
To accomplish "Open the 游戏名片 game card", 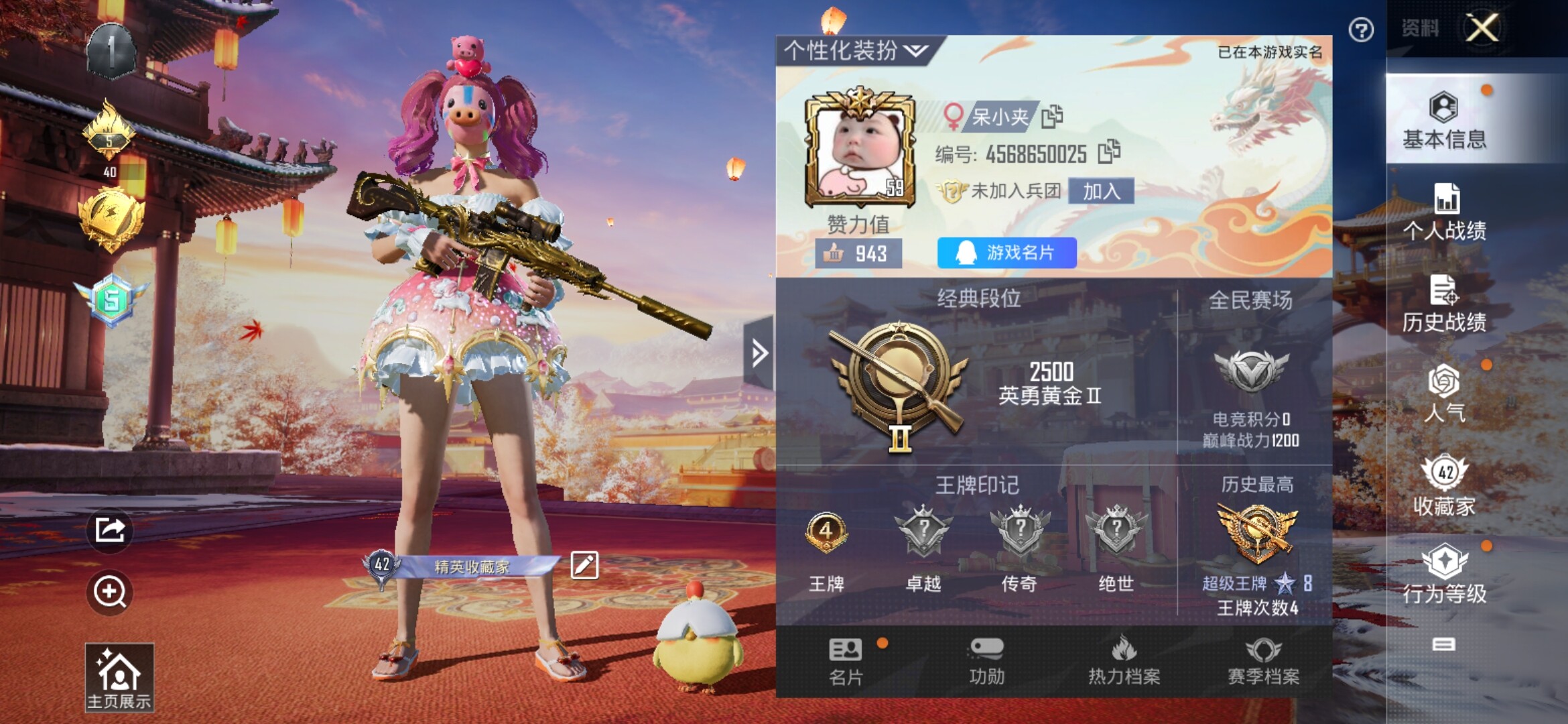I will [x=1006, y=253].
